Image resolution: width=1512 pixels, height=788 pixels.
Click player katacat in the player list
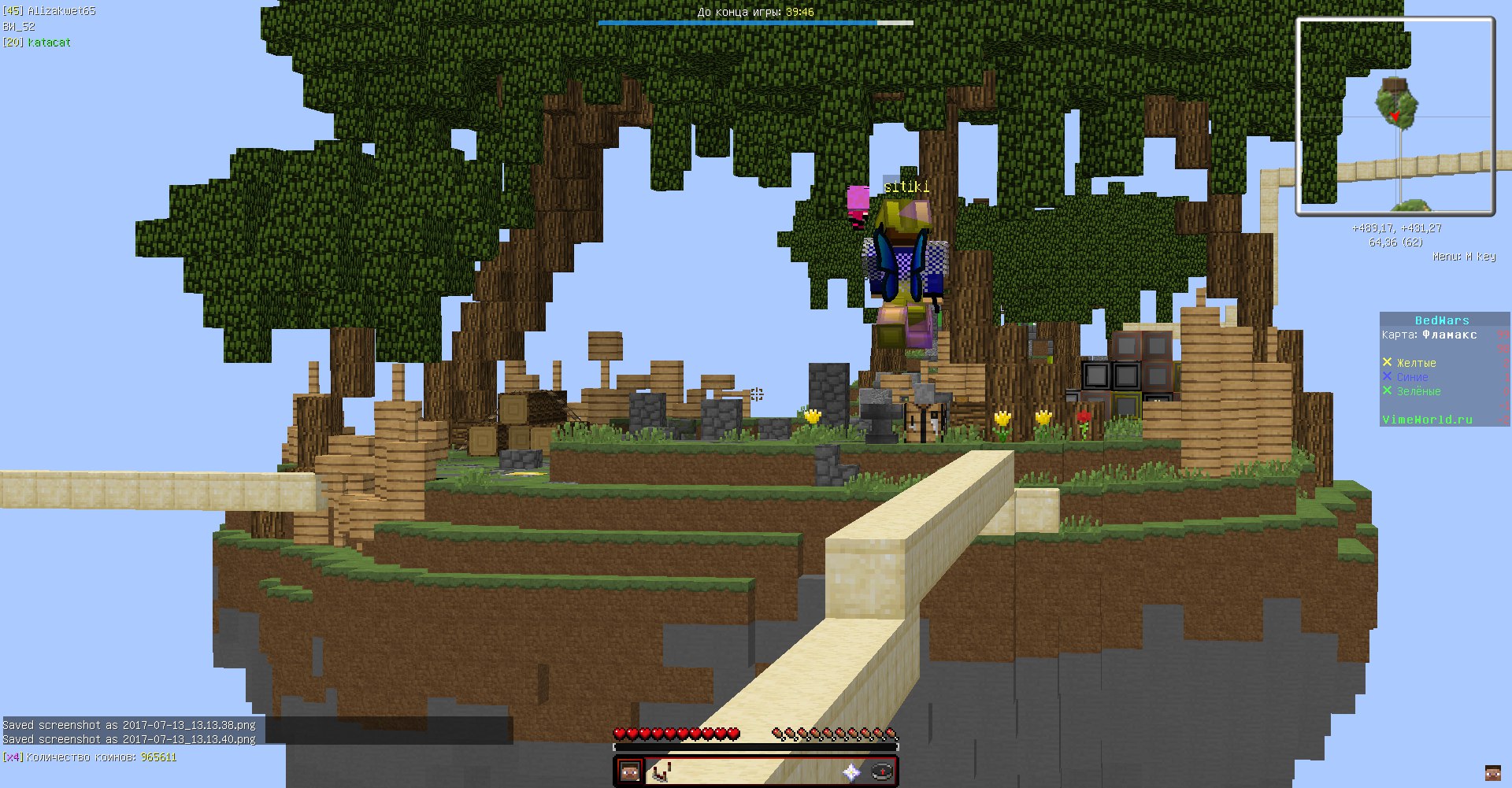point(49,43)
